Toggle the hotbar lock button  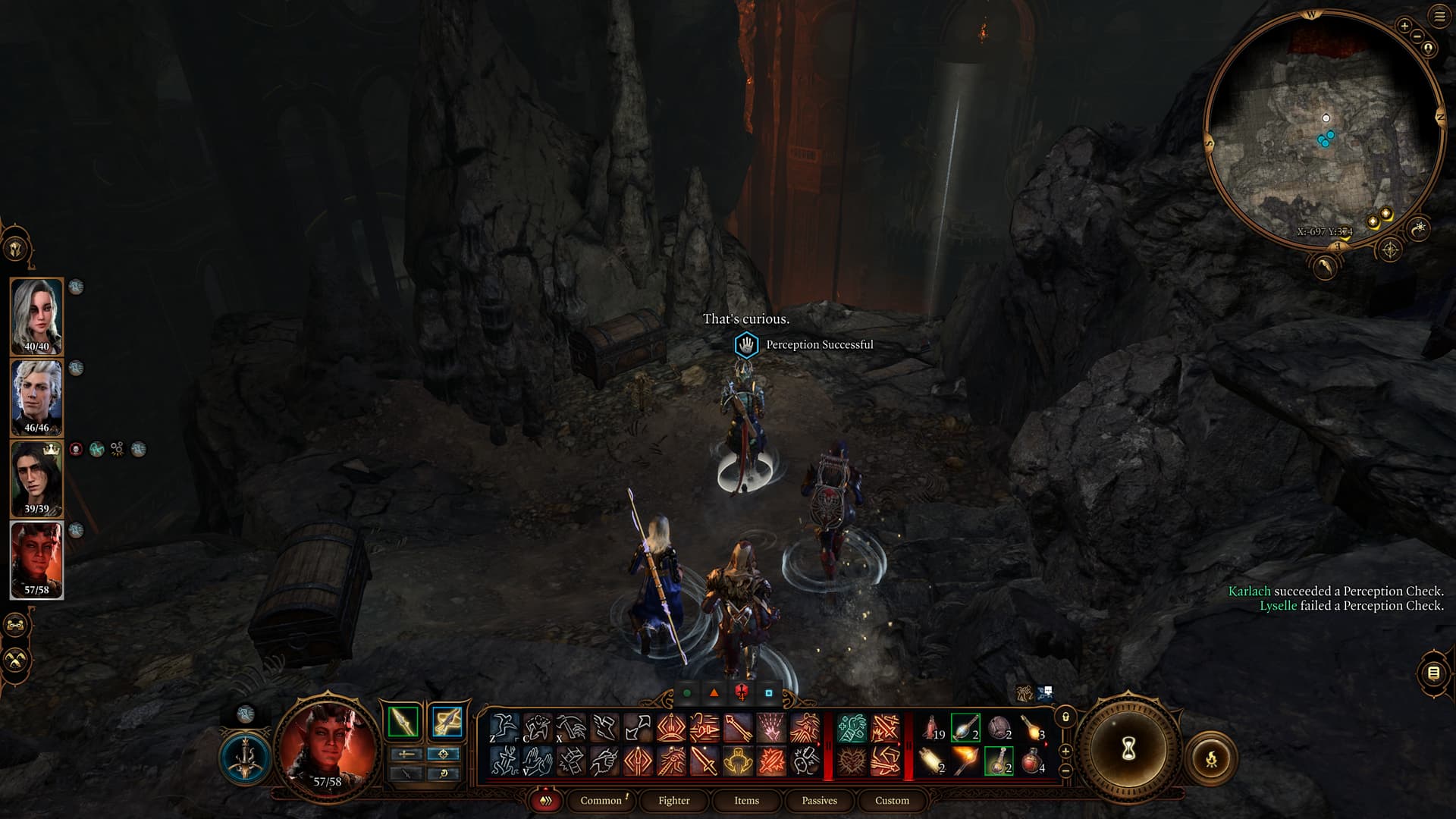pyautogui.click(x=1065, y=717)
